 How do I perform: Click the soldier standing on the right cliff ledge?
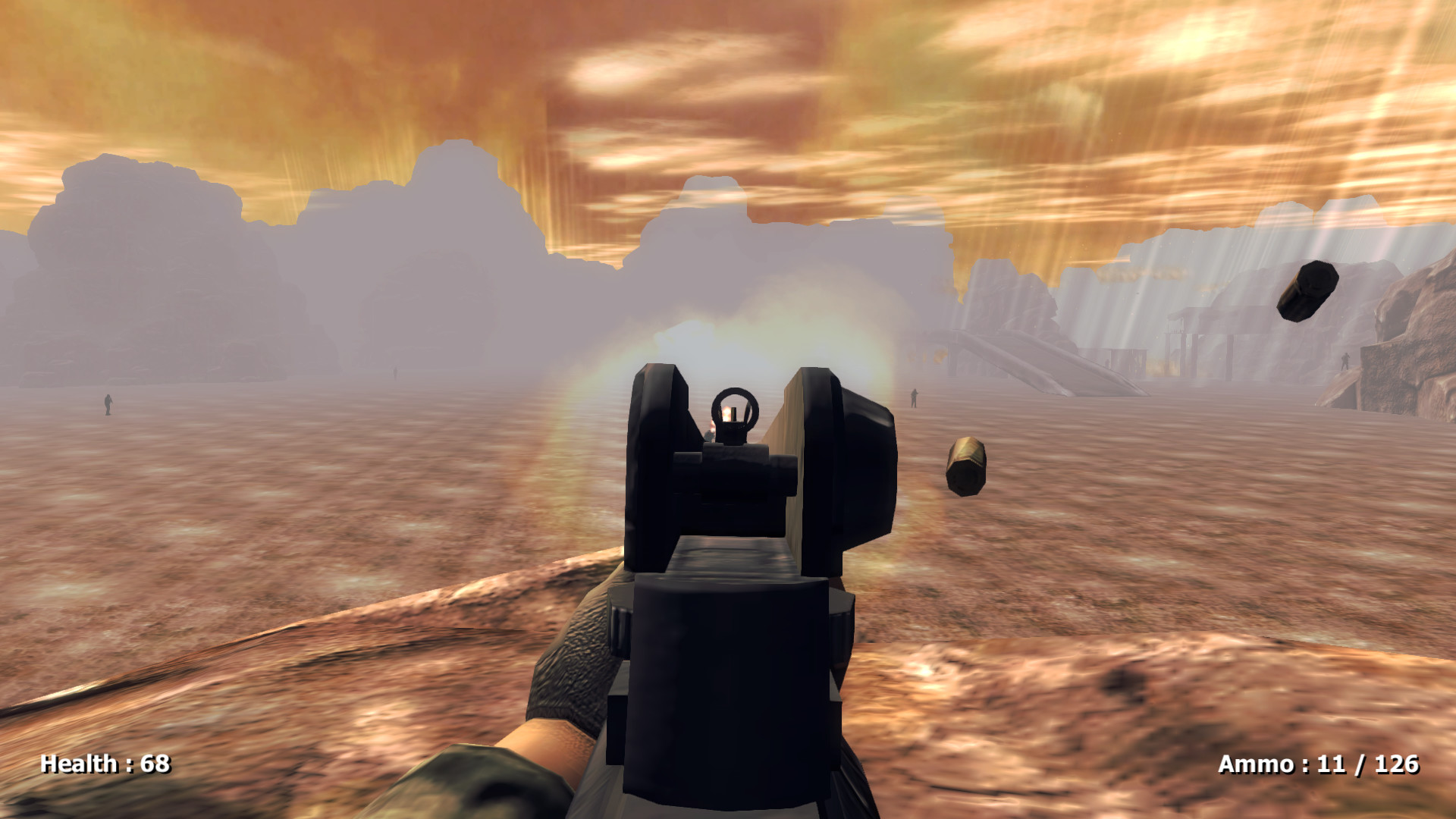(x=1345, y=362)
